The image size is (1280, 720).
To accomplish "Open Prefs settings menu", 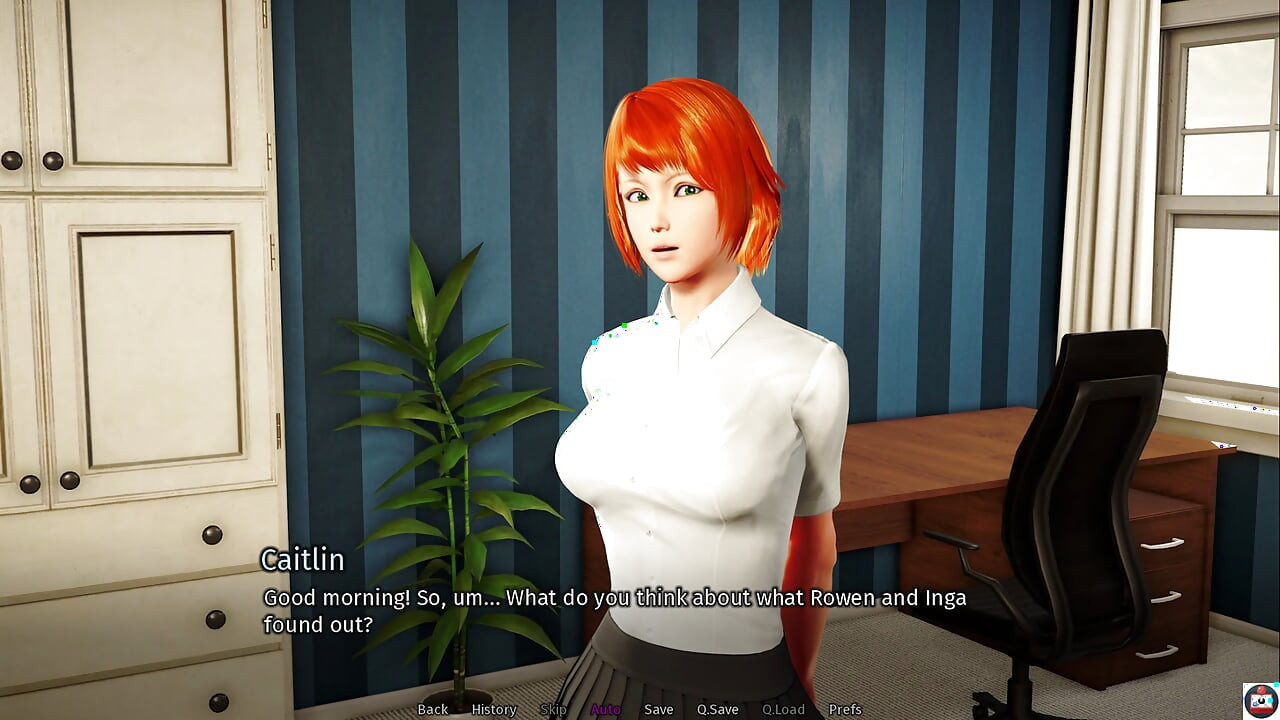I will click(x=845, y=709).
